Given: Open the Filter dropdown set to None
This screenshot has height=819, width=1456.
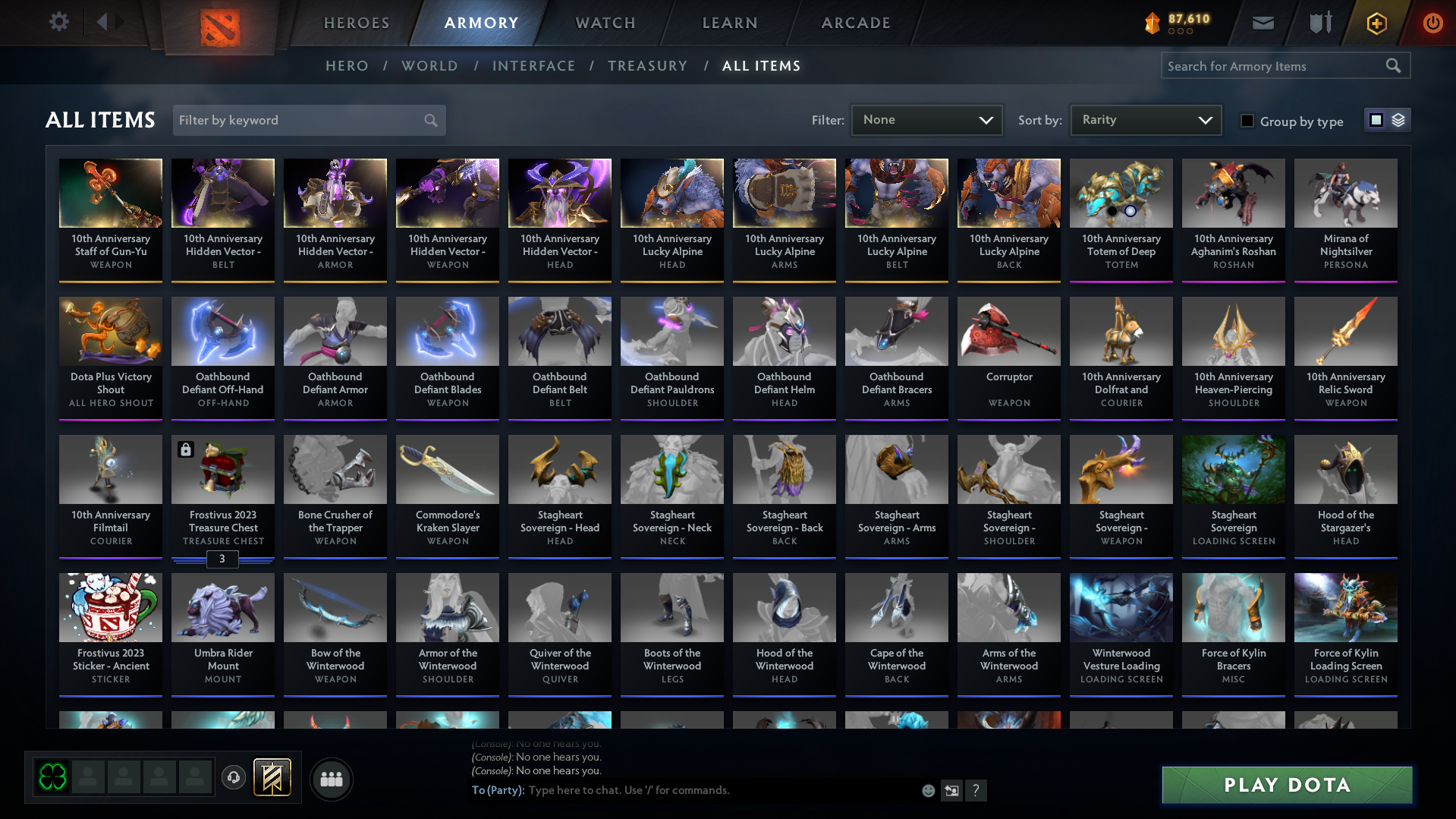Looking at the screenshot, I should click(926, 120).
